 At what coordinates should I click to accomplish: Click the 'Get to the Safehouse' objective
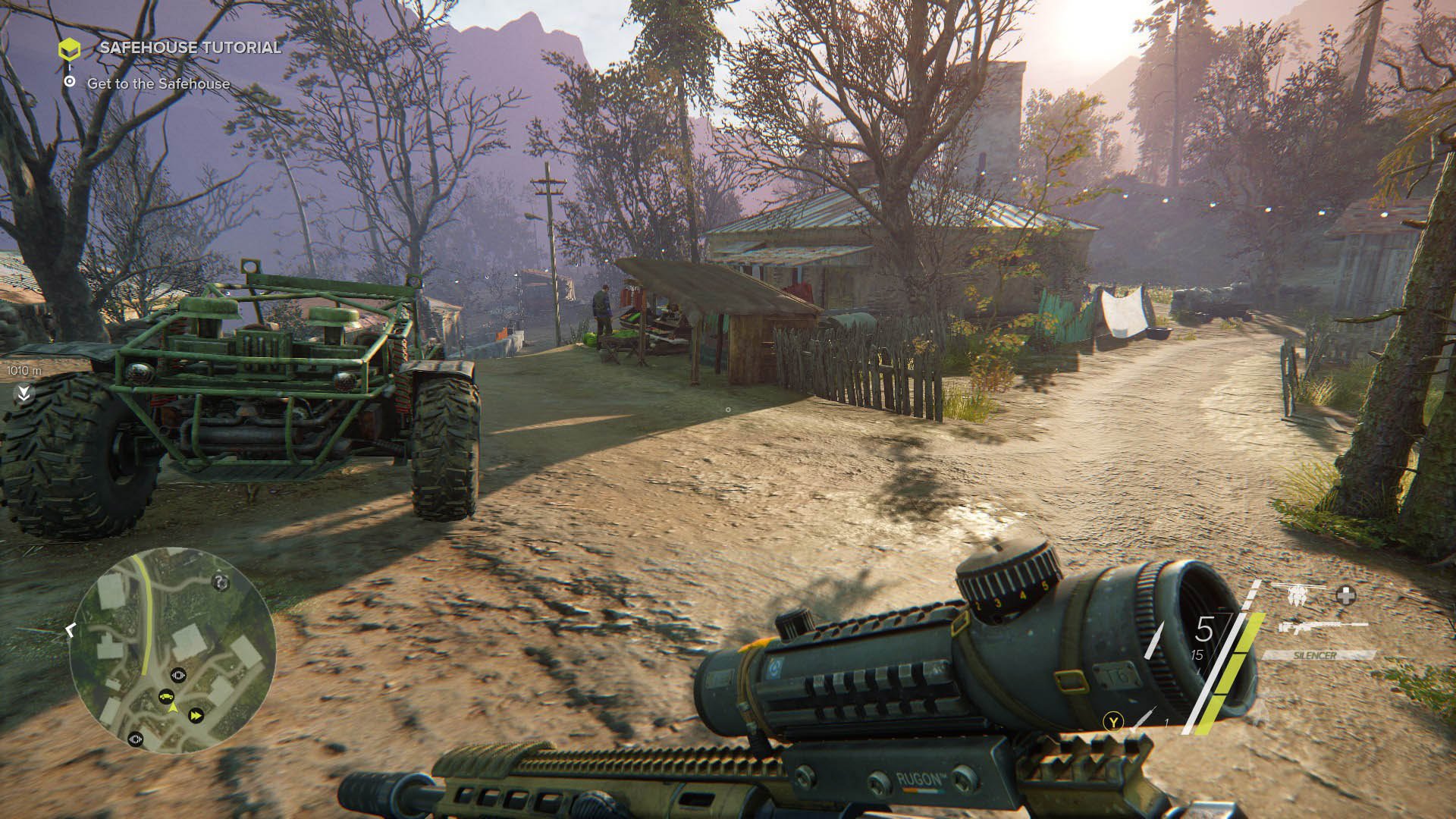pos(158,84)
